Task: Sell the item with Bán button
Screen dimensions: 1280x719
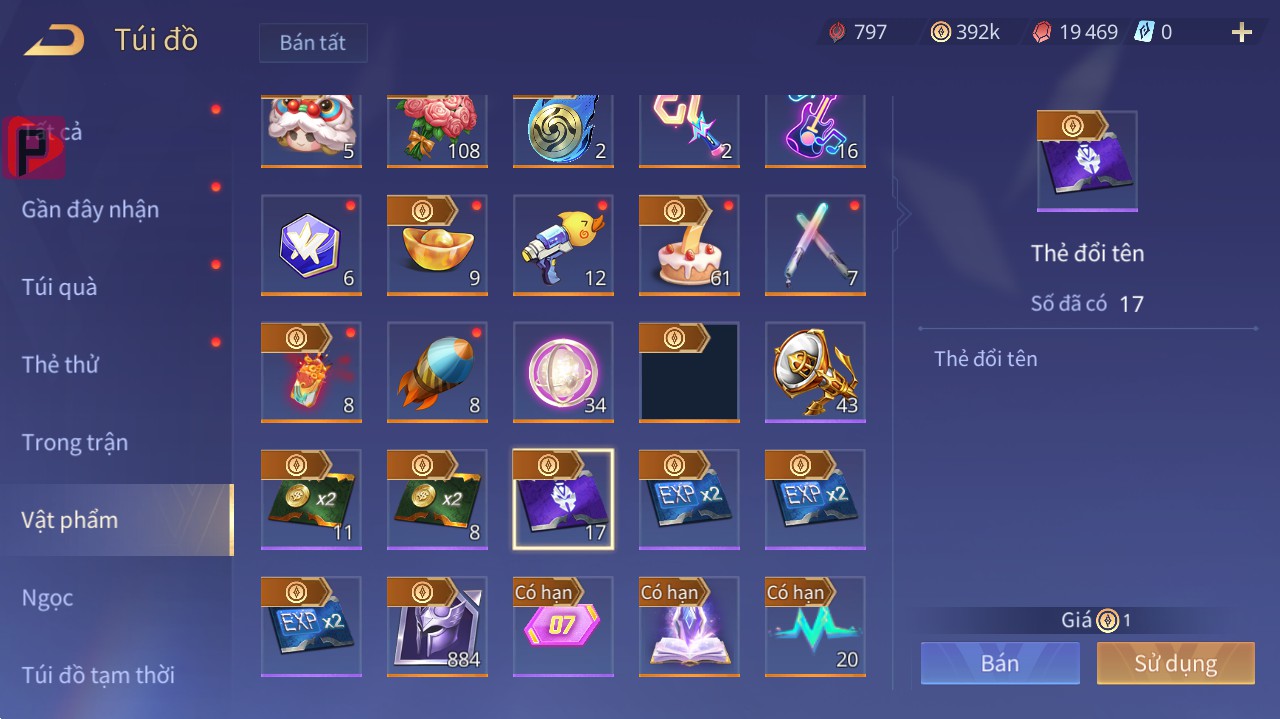Action: (1000, 663)
